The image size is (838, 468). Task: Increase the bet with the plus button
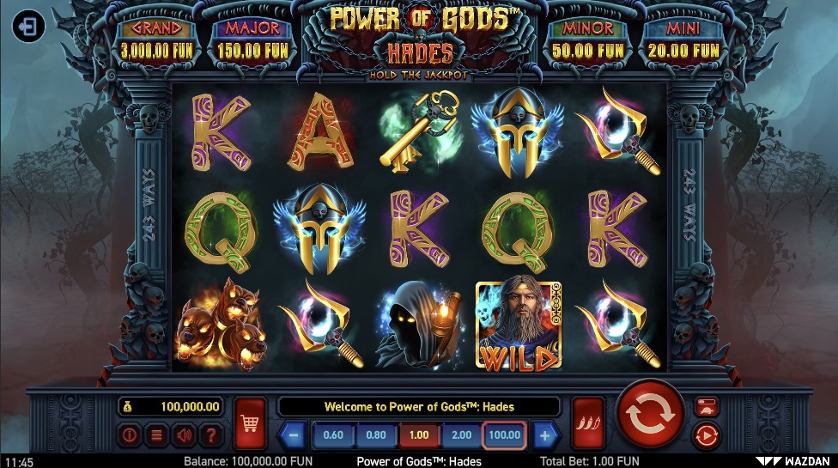544,435
